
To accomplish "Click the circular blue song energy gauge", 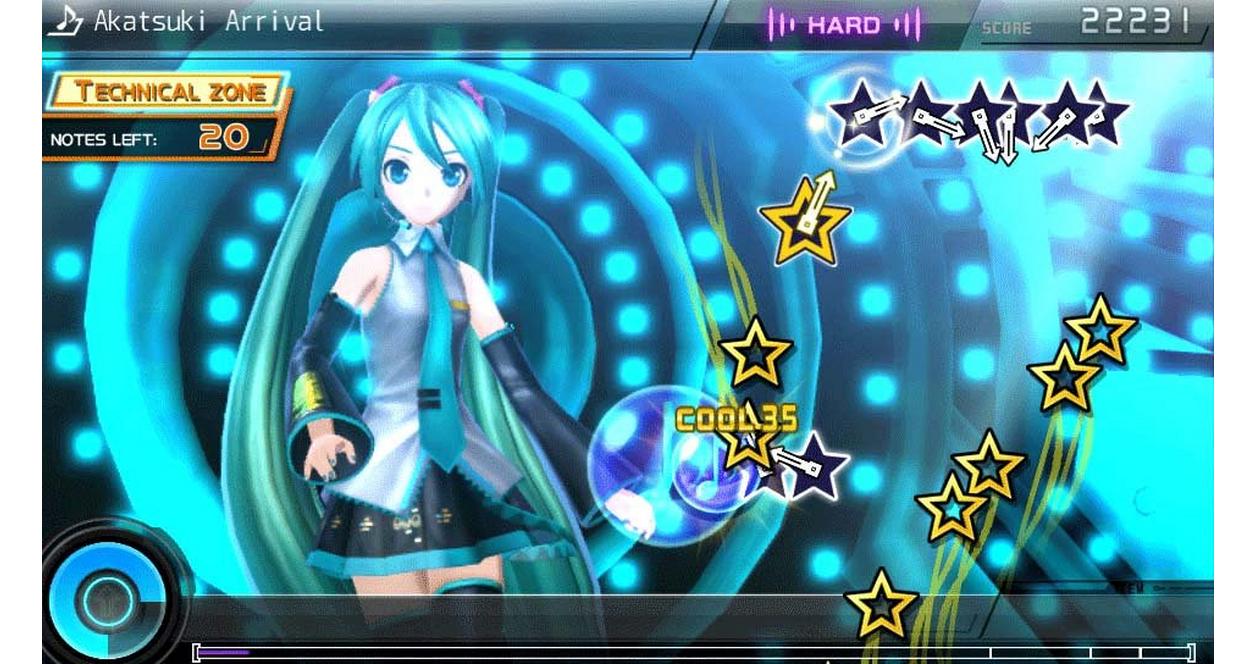I will pyautogui.click(x=104, y=599).
